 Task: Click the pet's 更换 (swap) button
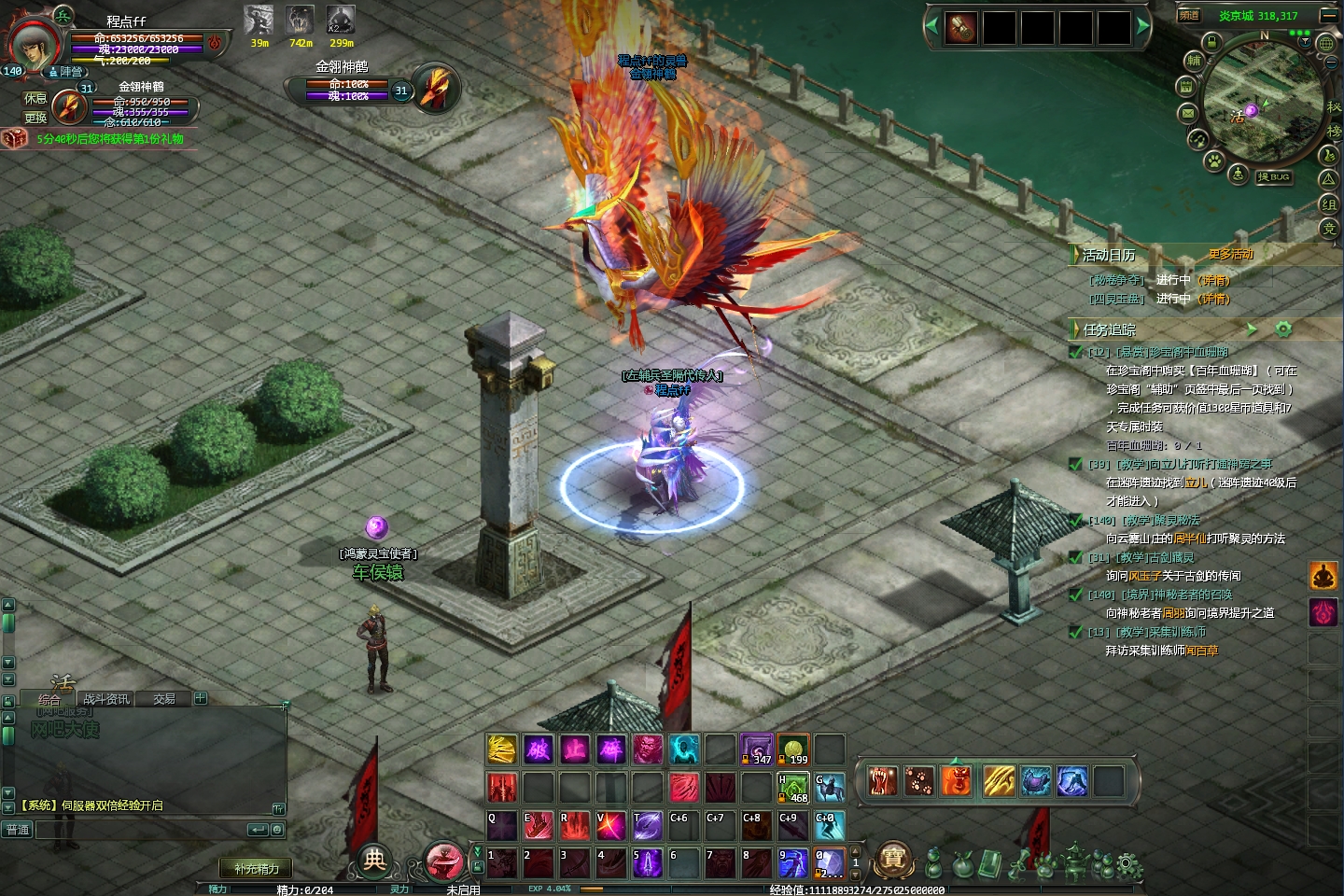click(35, 118)
